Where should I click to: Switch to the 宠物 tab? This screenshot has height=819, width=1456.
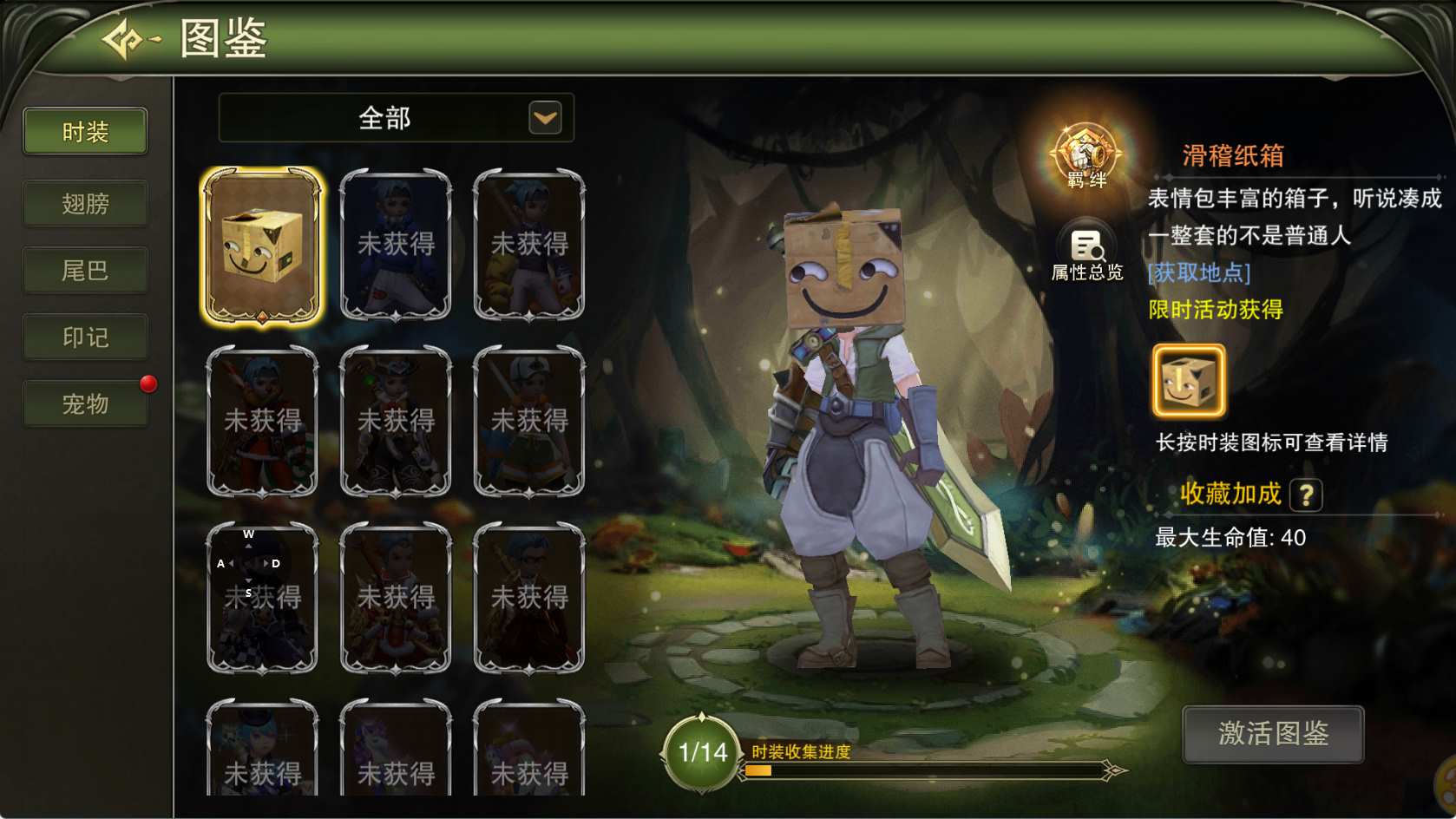[85, 404]
